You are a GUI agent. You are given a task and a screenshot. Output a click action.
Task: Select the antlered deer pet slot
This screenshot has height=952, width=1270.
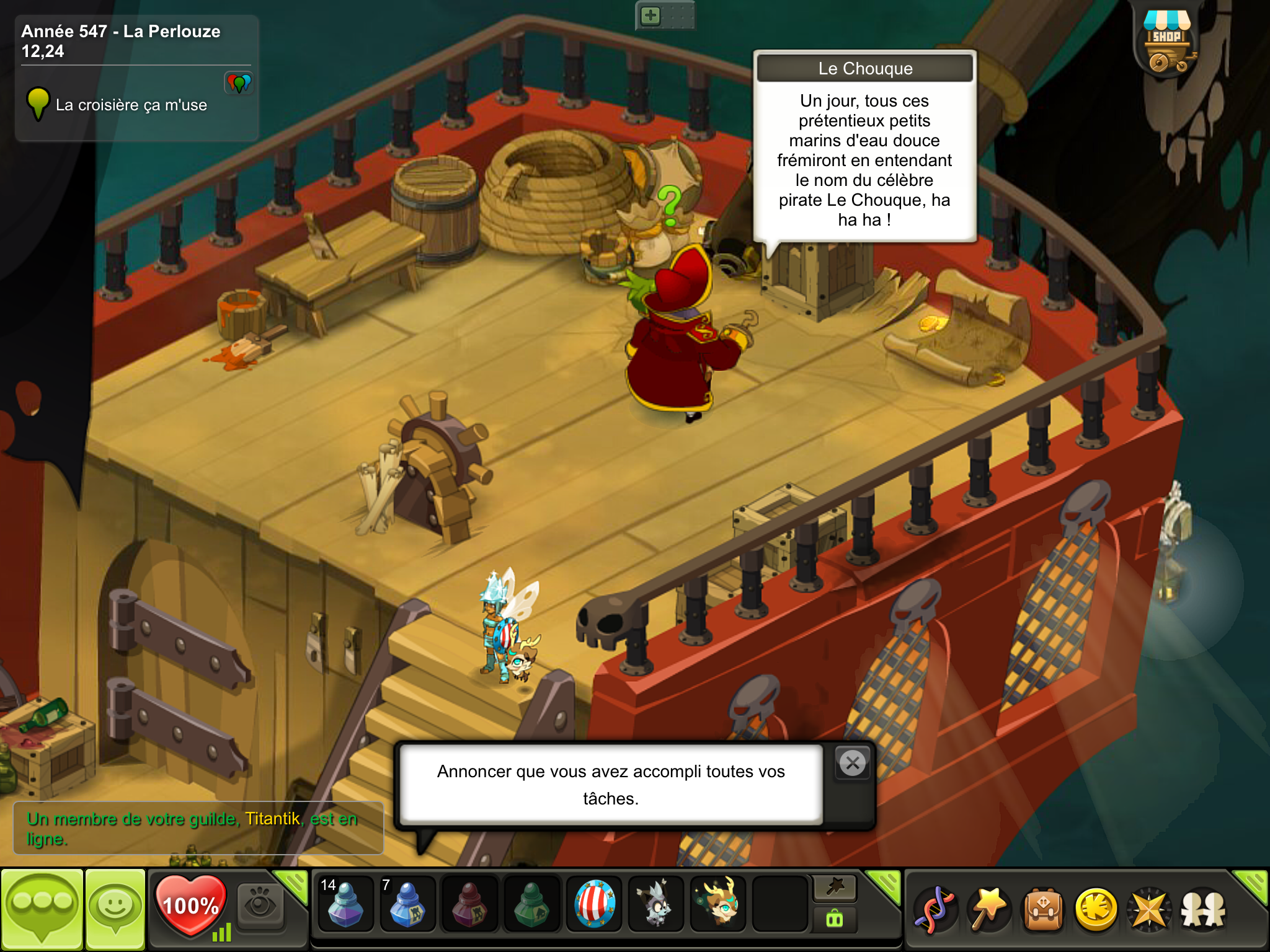click(x=718, y=905)
